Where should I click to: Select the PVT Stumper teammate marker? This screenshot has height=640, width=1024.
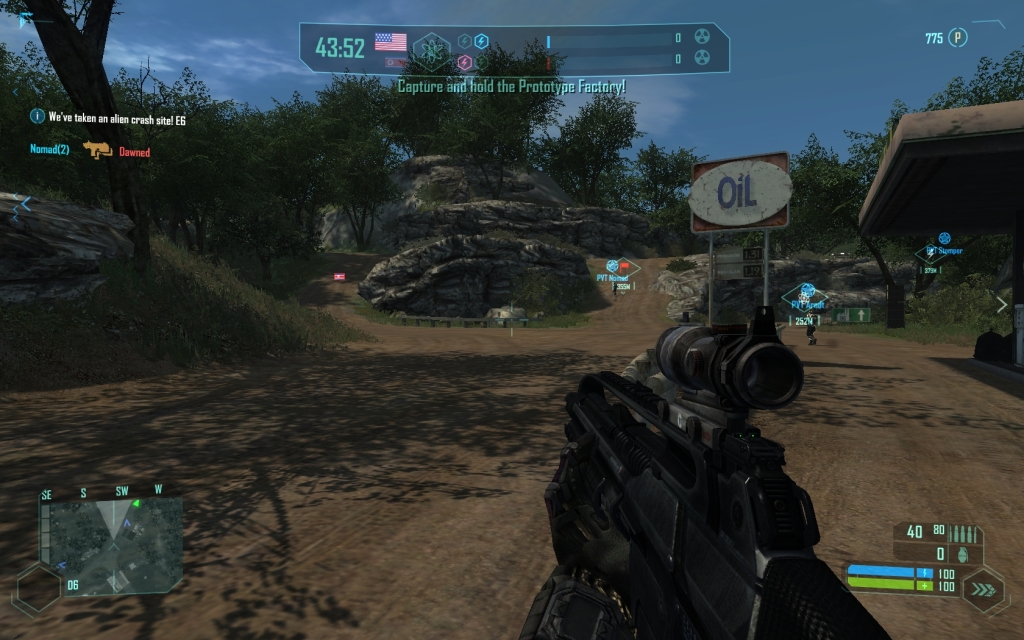click(x=943, y=240)
